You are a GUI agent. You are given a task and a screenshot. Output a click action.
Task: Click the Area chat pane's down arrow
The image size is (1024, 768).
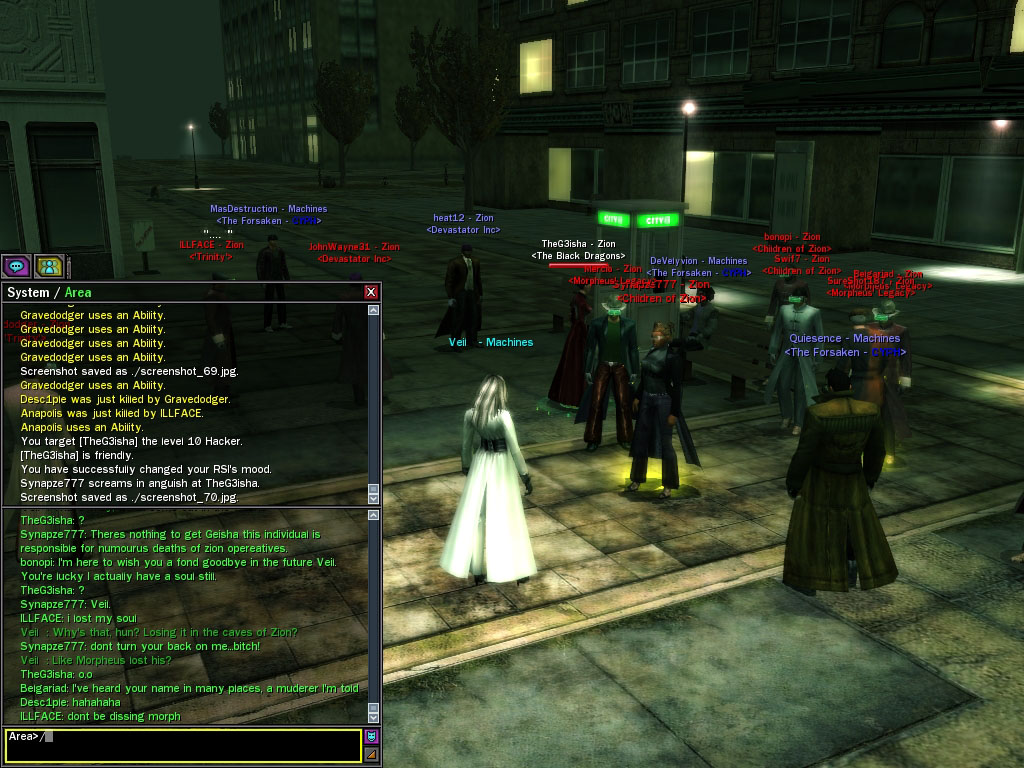(374, 715)
